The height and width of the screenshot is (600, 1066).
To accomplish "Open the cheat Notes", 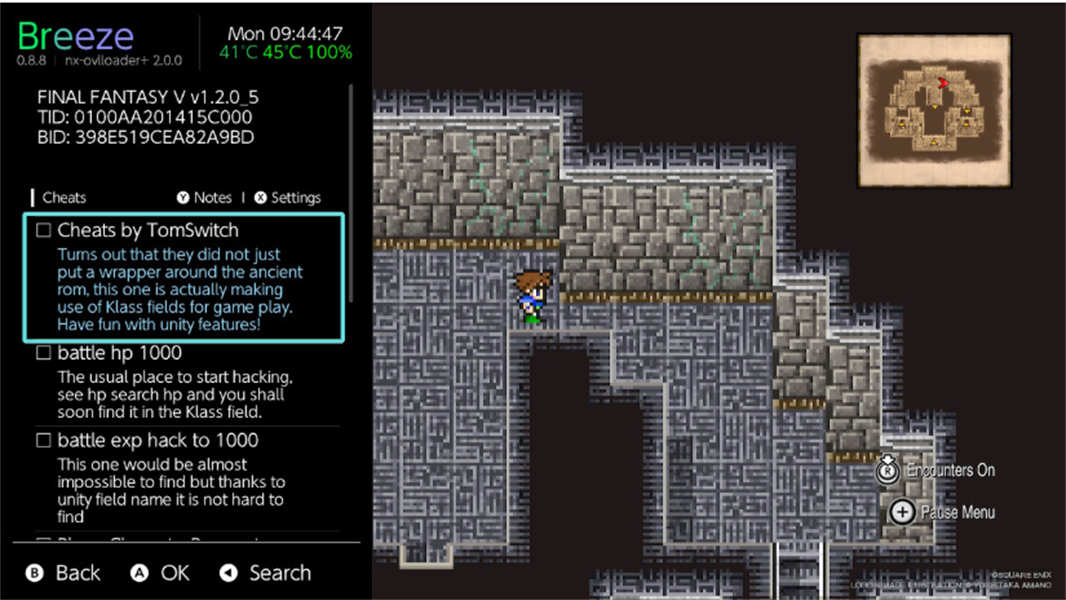I will point(204,198).
